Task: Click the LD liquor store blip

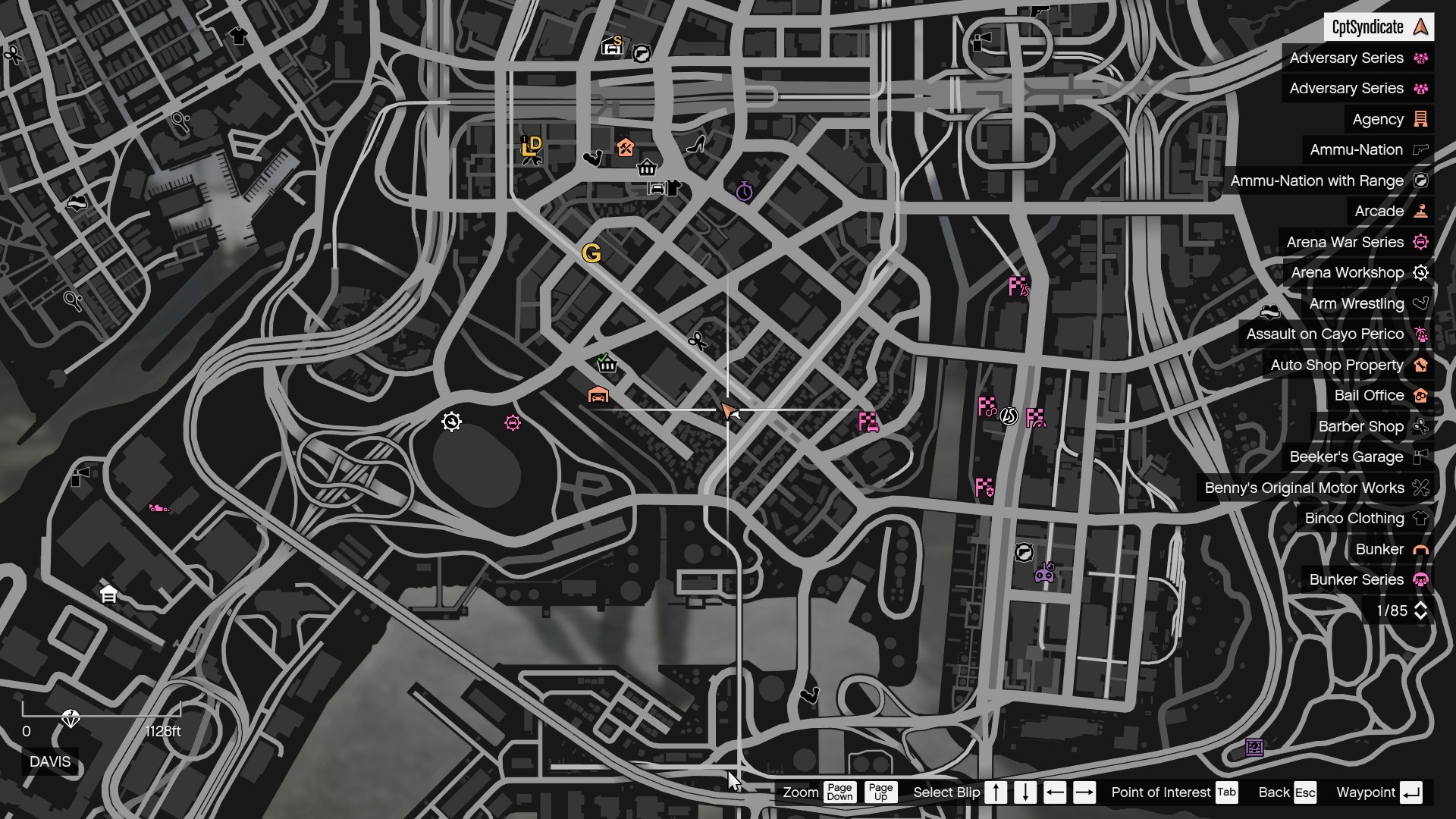Action: [x=531, y=148]
